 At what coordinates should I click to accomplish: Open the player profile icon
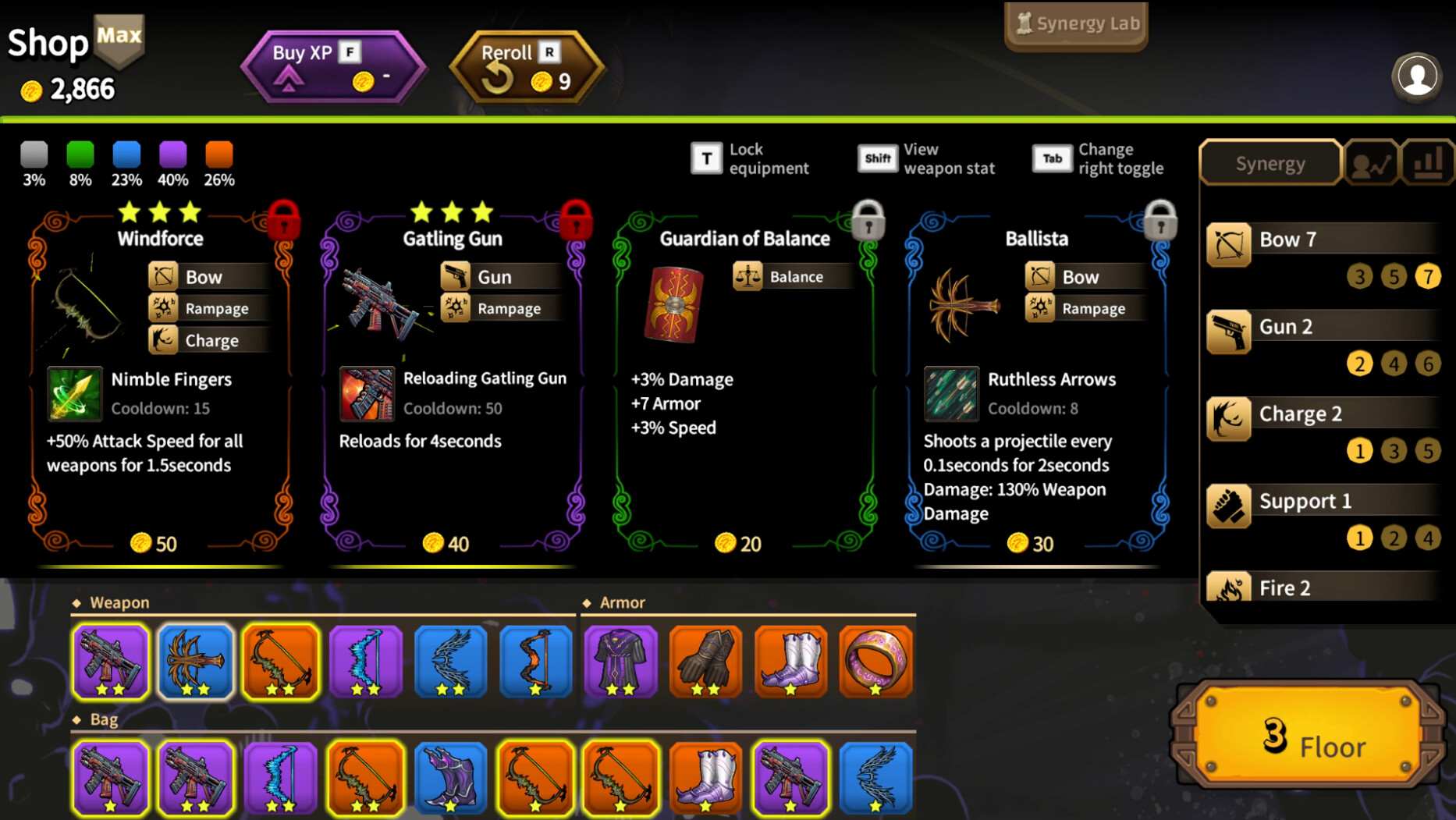tap(1416, 76)
